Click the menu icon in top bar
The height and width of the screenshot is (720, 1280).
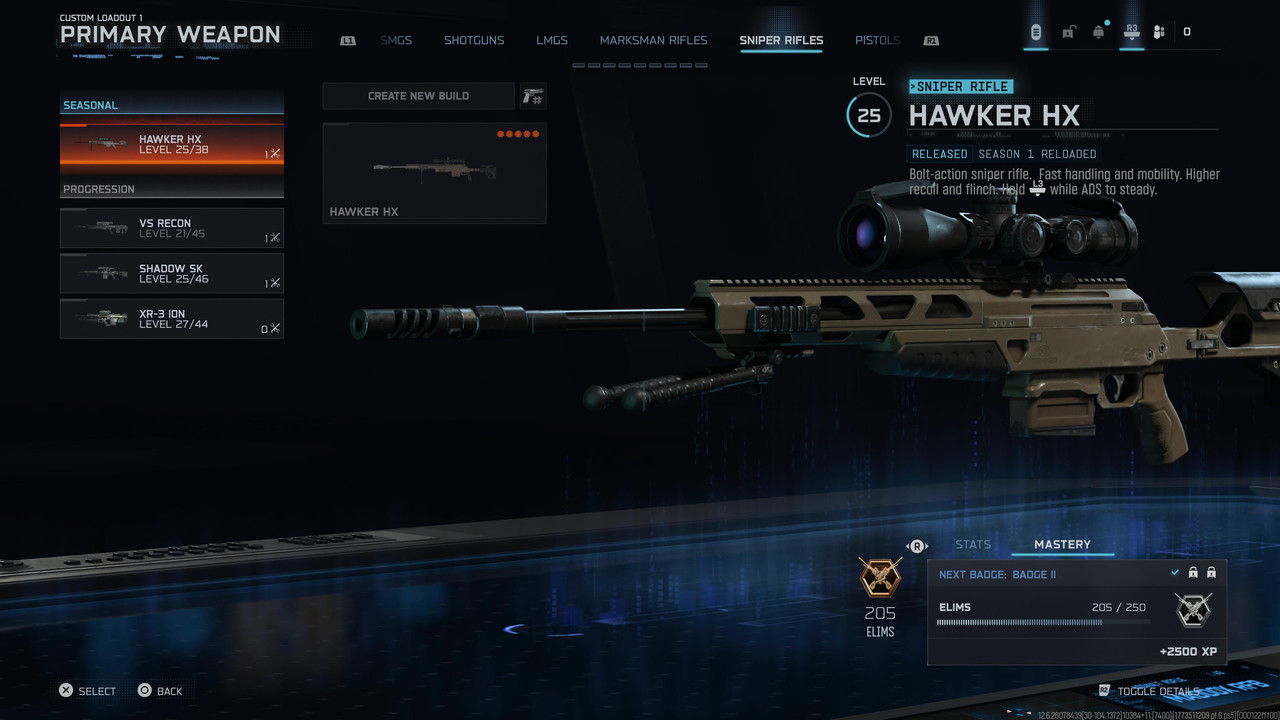pos(1036,32)
